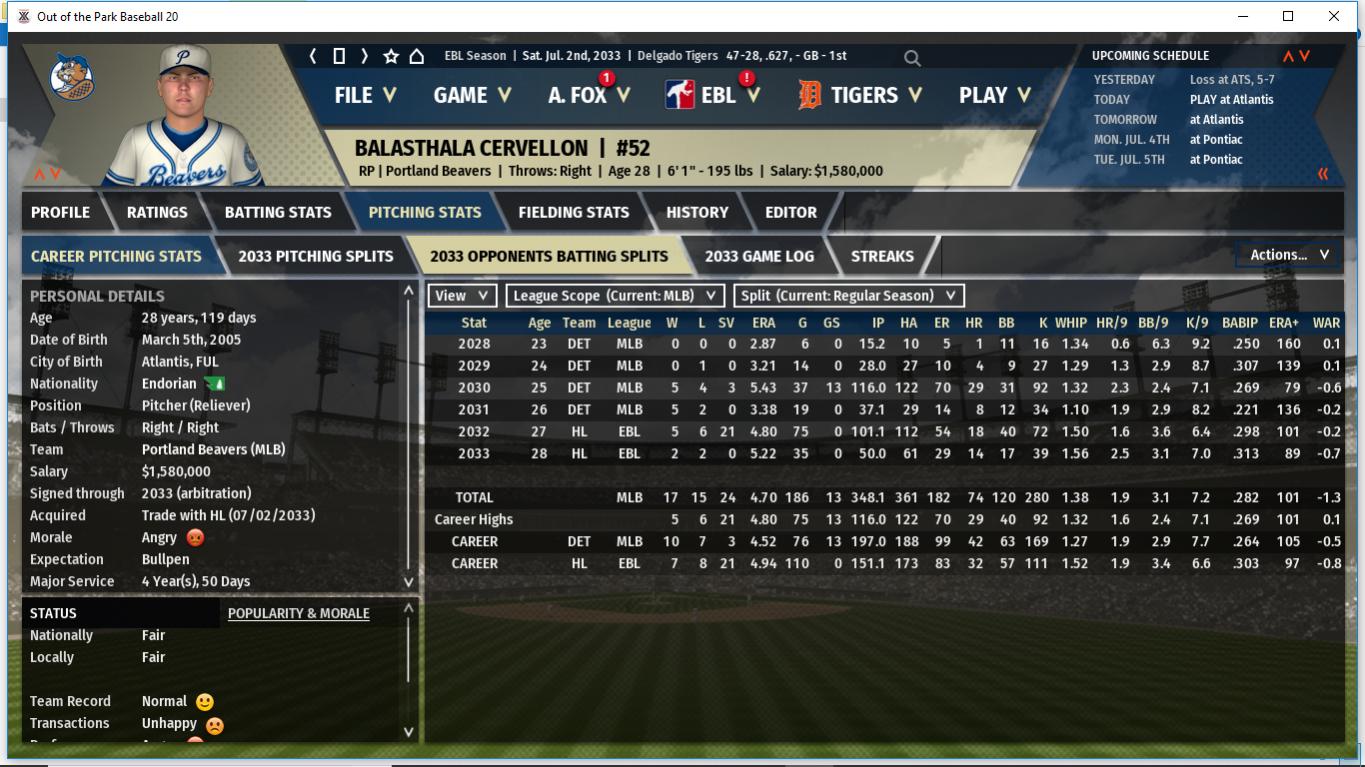The width and height of the screenshot is (1365, 767).
Task: Open the GAME menu
Action: (x=471, y=95)
